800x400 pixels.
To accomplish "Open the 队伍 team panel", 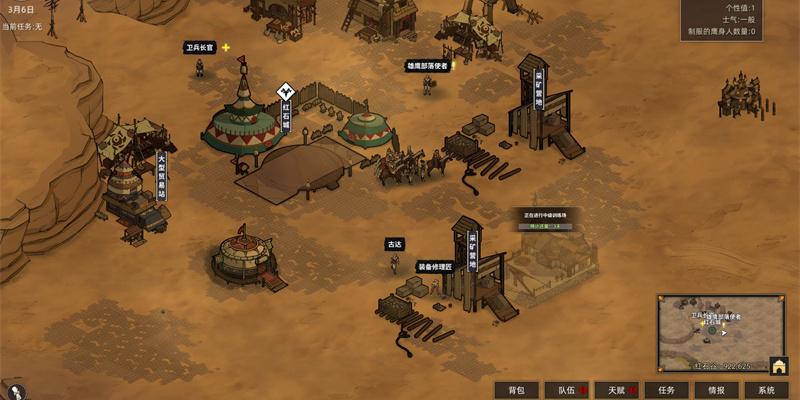I will click(566, 390).
